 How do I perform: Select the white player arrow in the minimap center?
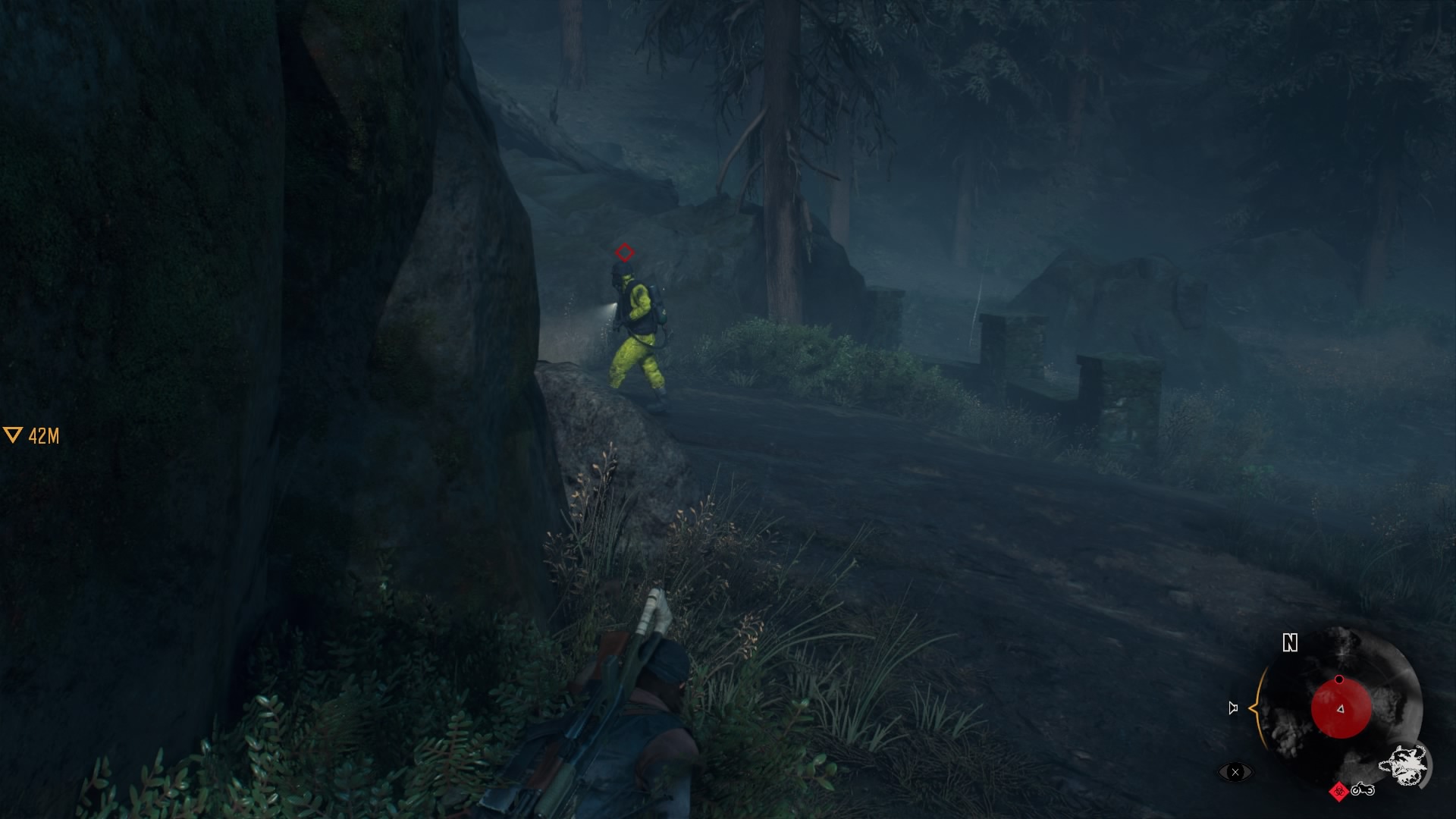[1340, 710]
